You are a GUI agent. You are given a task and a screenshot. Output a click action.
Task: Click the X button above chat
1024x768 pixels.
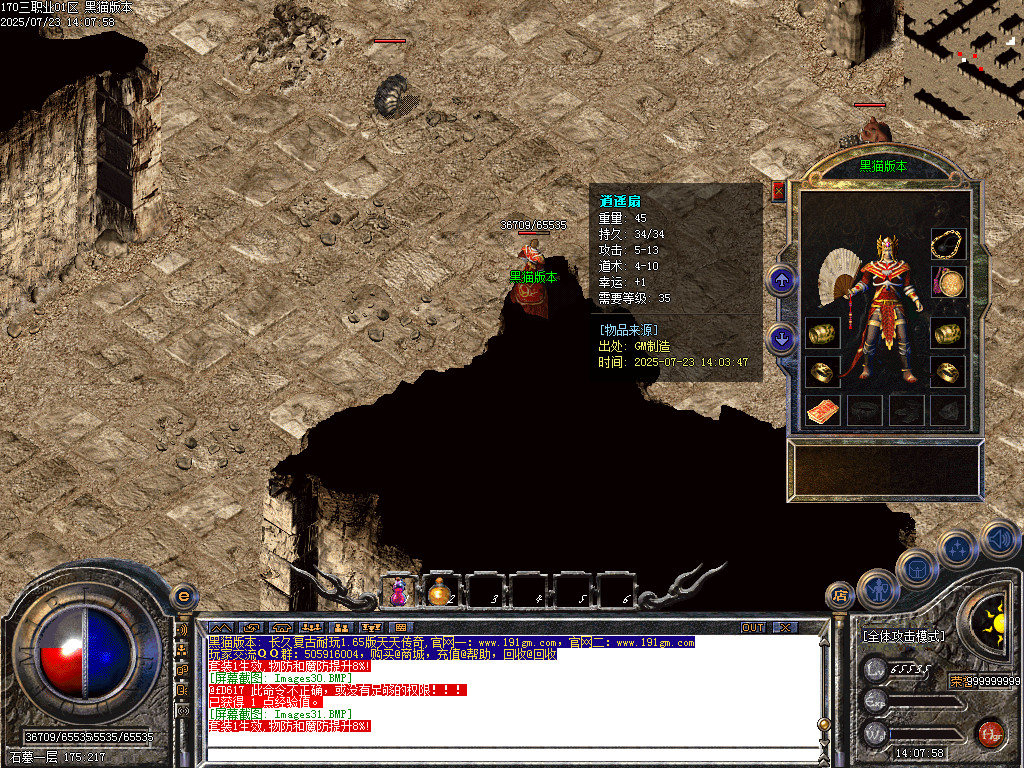(x=785, y=627)
